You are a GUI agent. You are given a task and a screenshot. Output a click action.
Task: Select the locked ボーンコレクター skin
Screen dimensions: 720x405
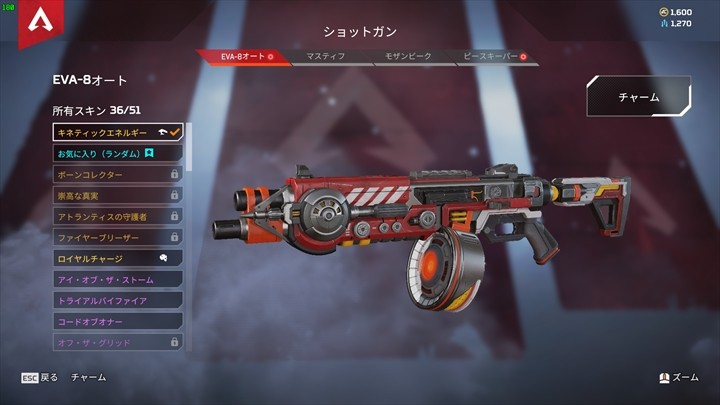click(118, 174)
